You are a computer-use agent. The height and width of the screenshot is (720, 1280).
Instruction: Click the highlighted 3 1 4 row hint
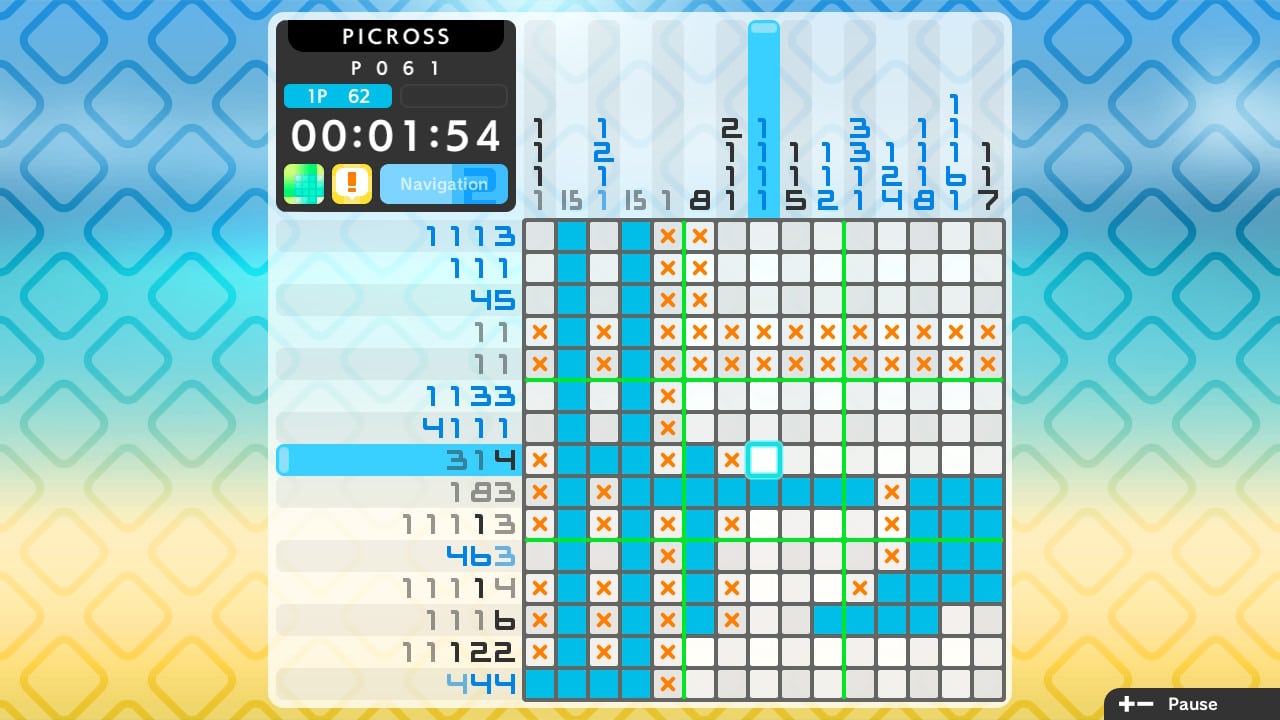click(x=480, y=459)
